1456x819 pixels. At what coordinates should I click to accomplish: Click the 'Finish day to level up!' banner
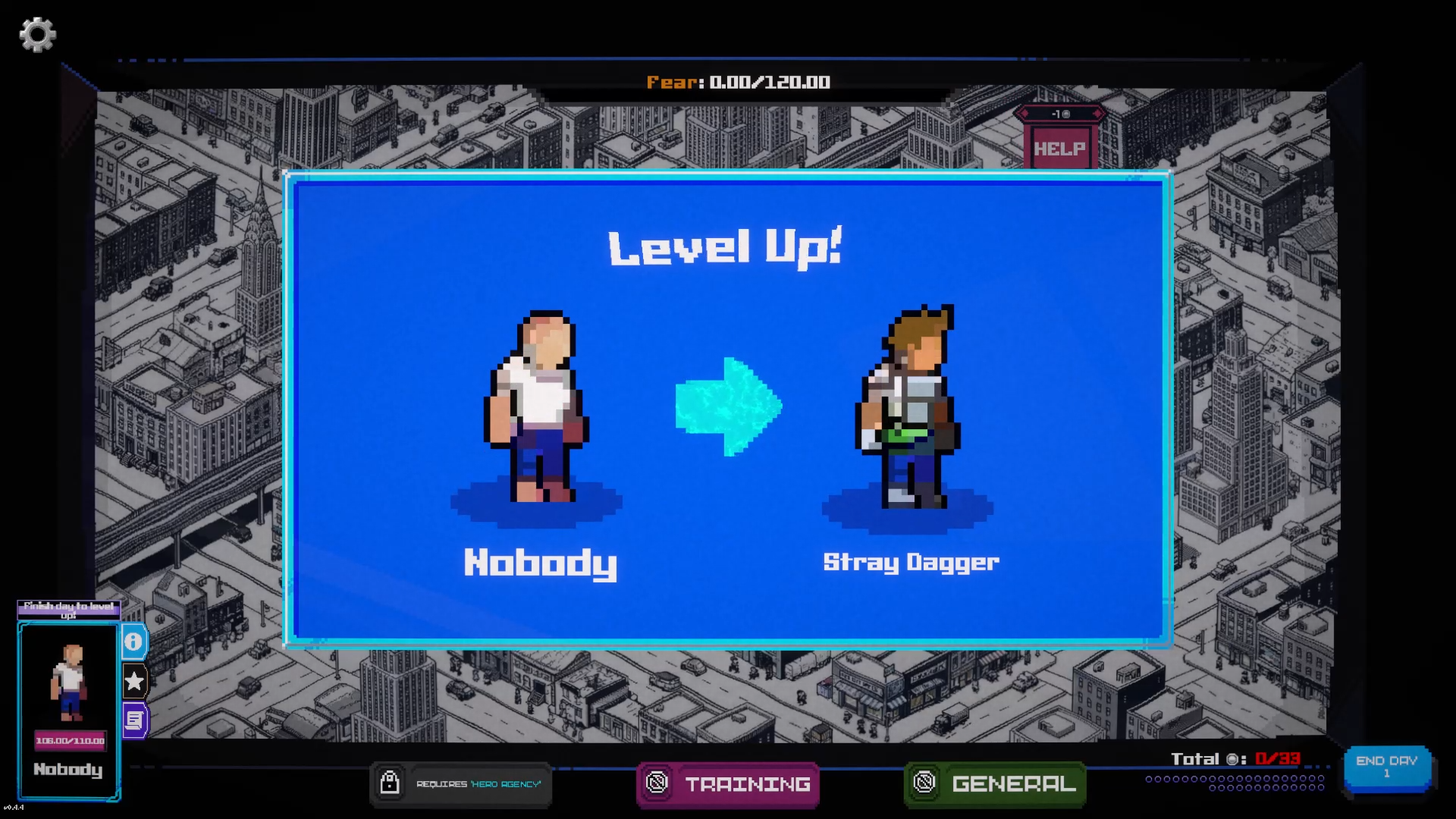(69, 611)
